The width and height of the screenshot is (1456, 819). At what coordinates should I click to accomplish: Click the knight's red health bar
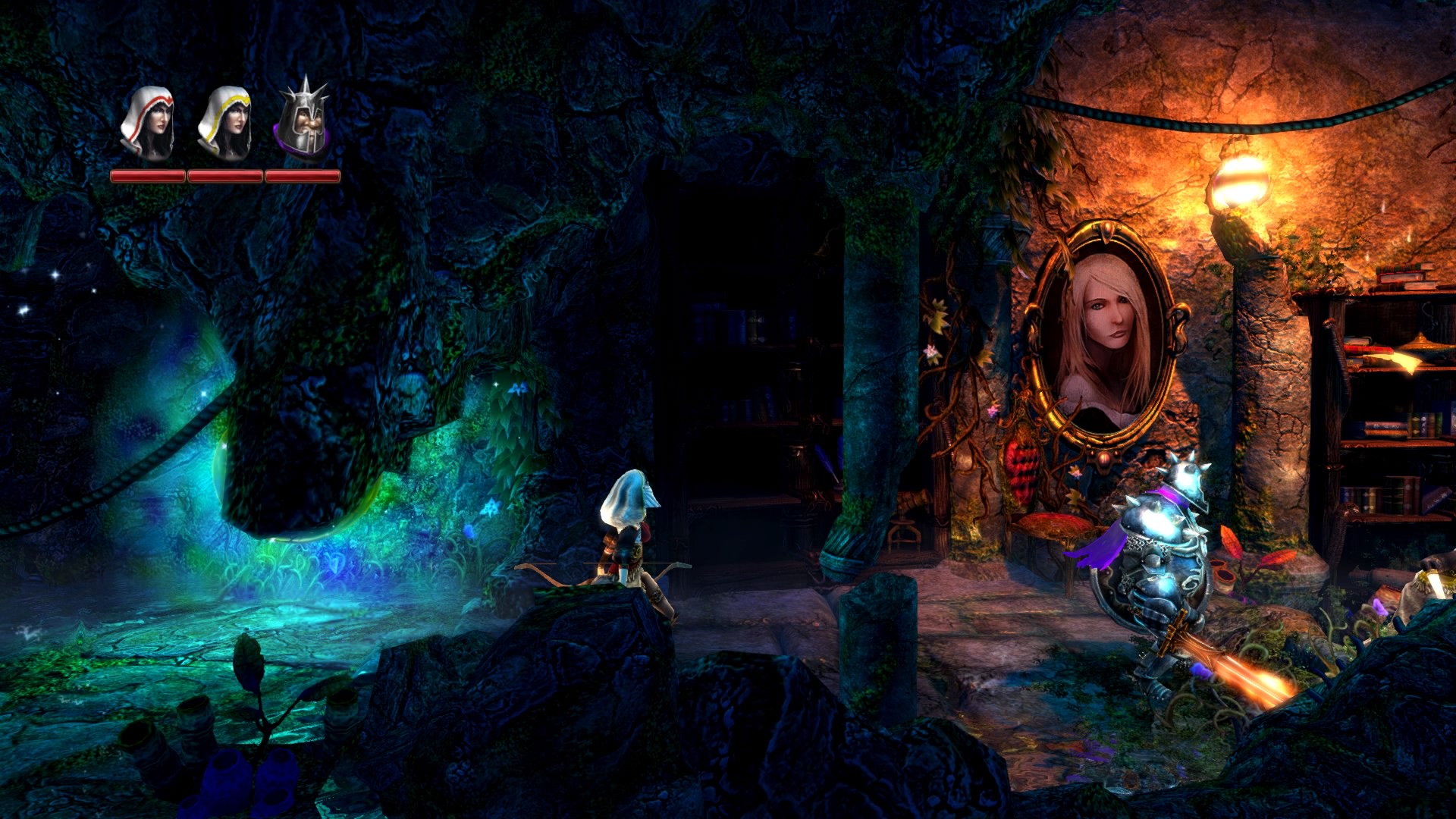coord(301,176)
